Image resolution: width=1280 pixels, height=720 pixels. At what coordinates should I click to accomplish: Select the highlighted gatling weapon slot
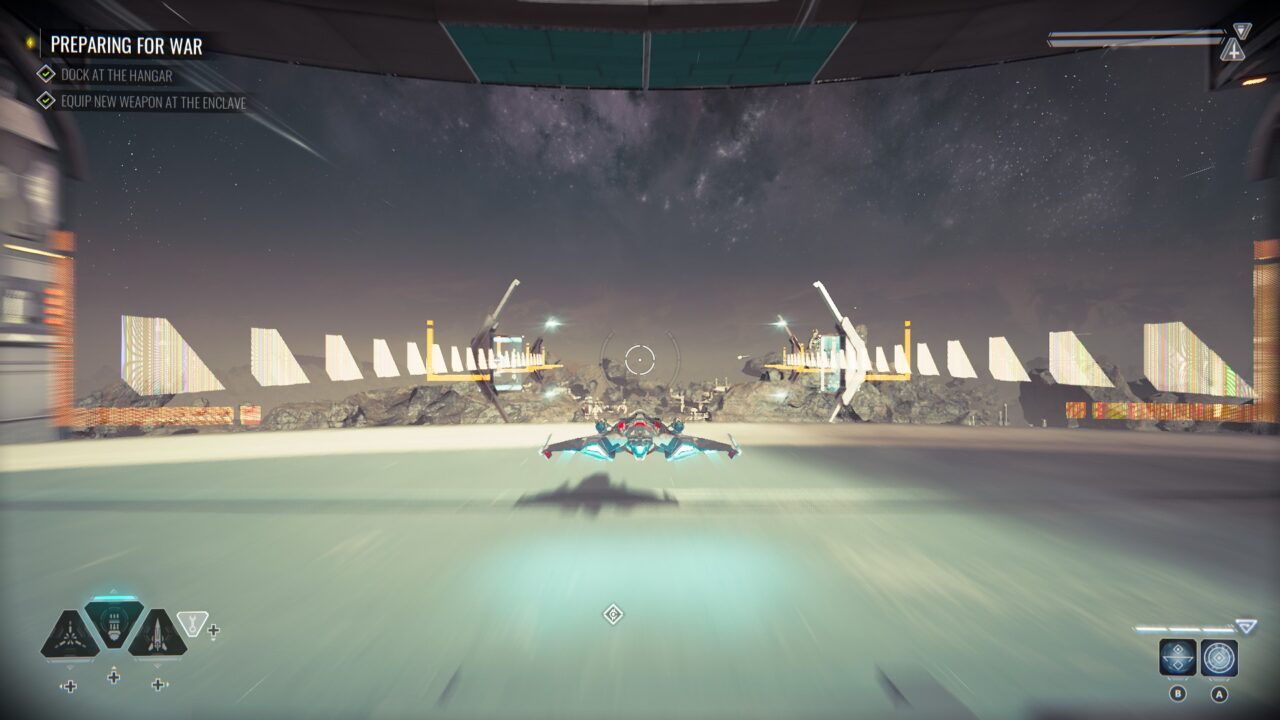[112, 625]
